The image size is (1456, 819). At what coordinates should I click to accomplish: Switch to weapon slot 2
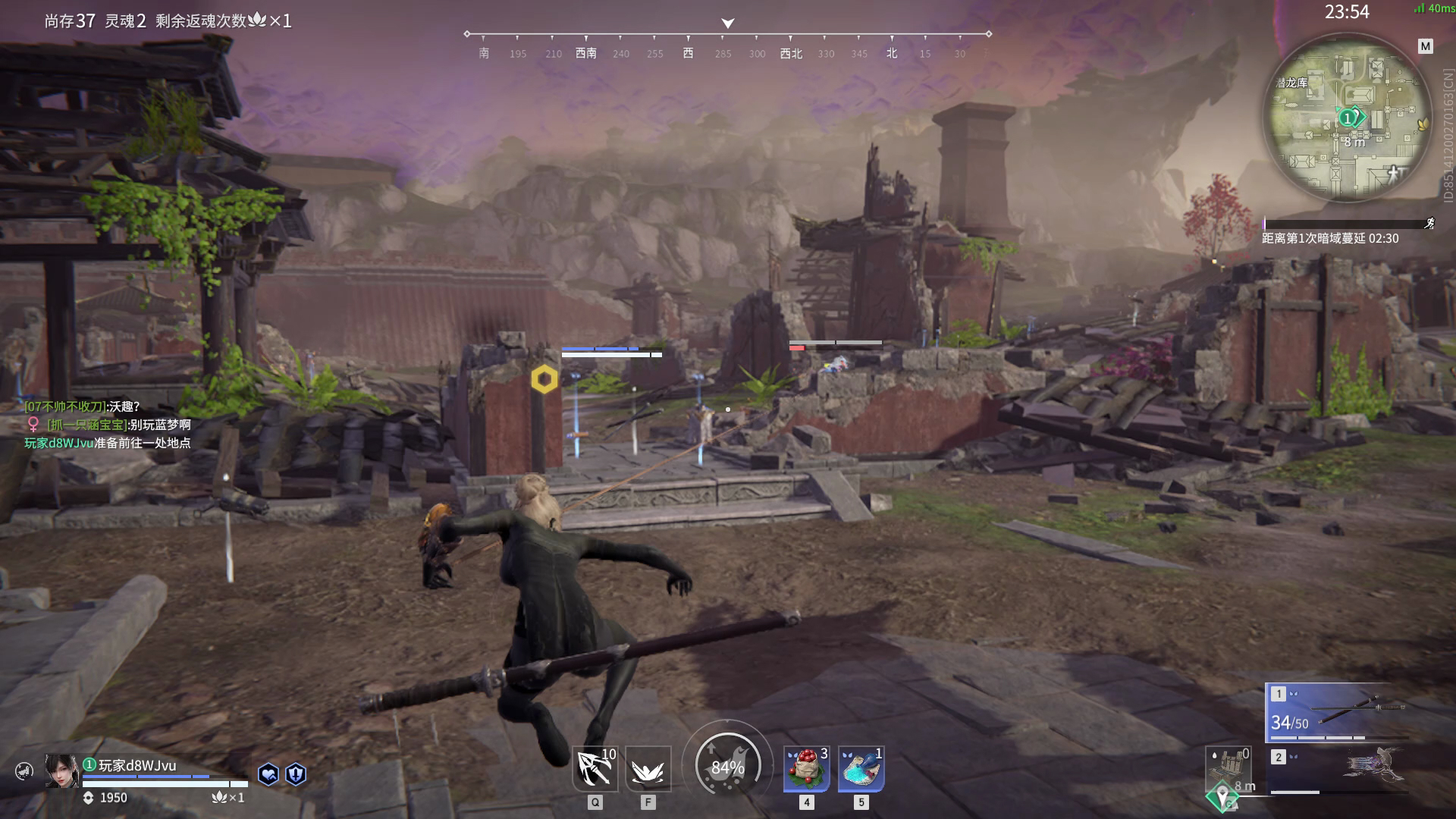coord(1338,771)
